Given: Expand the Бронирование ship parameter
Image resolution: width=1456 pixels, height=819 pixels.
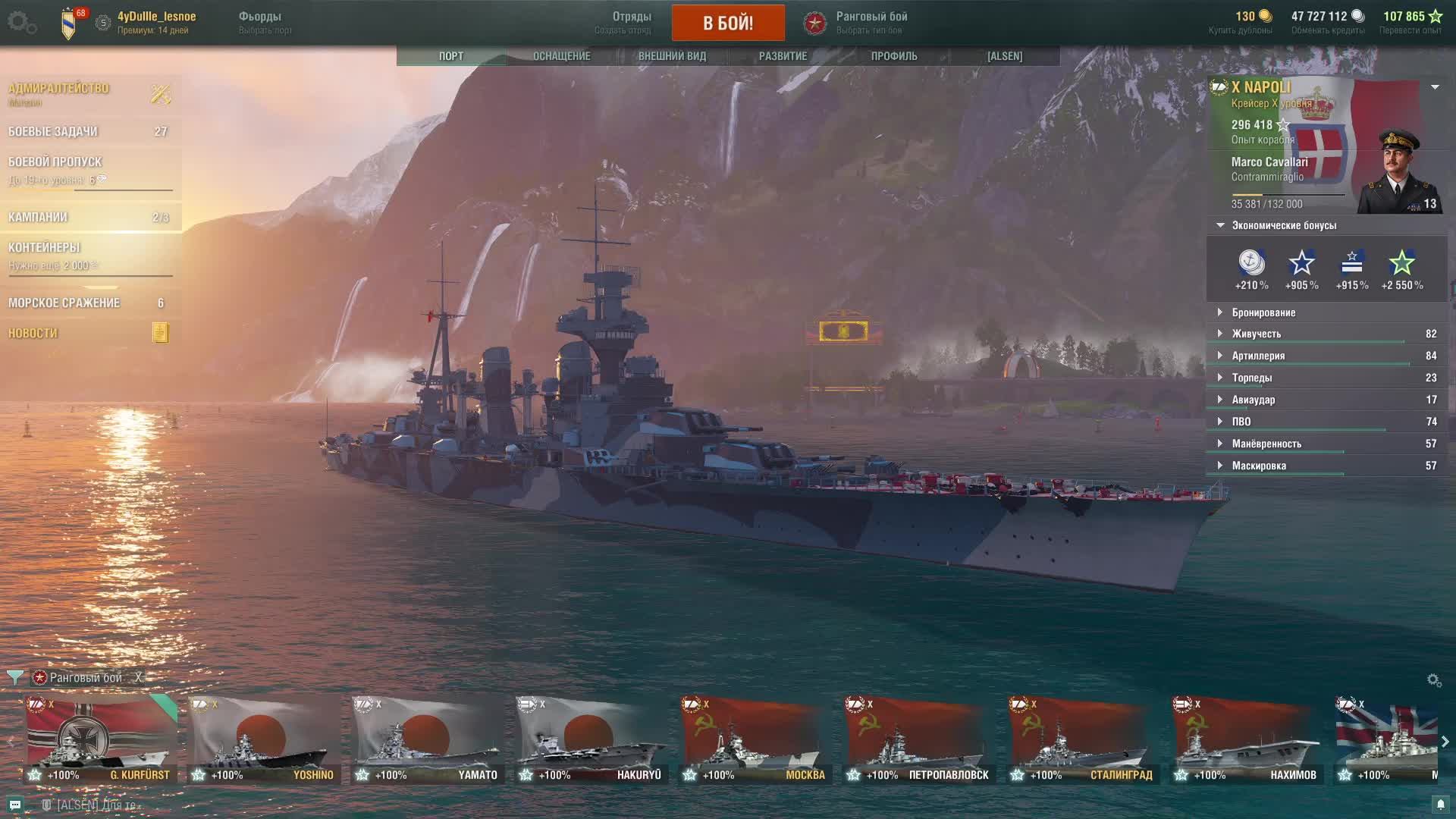Looking at the screenshot, I should [x=1263, y=312].
